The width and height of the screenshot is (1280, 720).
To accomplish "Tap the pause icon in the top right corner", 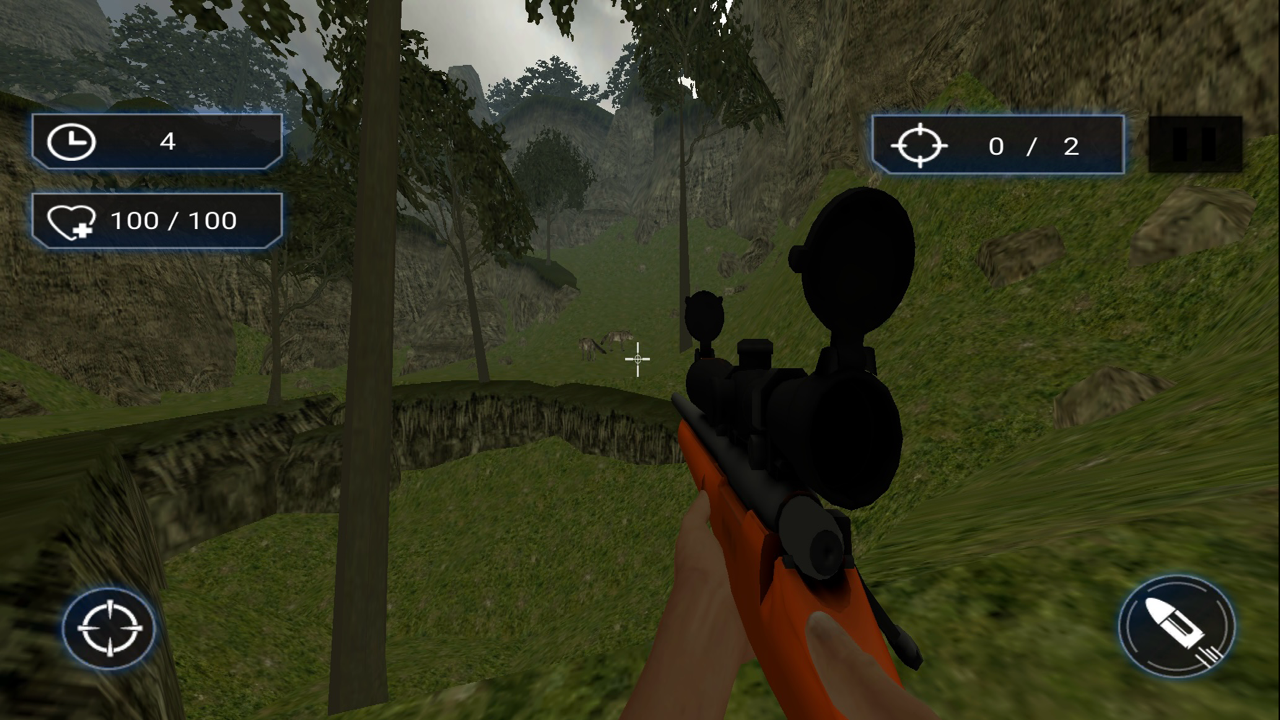I will [1196, 143].
